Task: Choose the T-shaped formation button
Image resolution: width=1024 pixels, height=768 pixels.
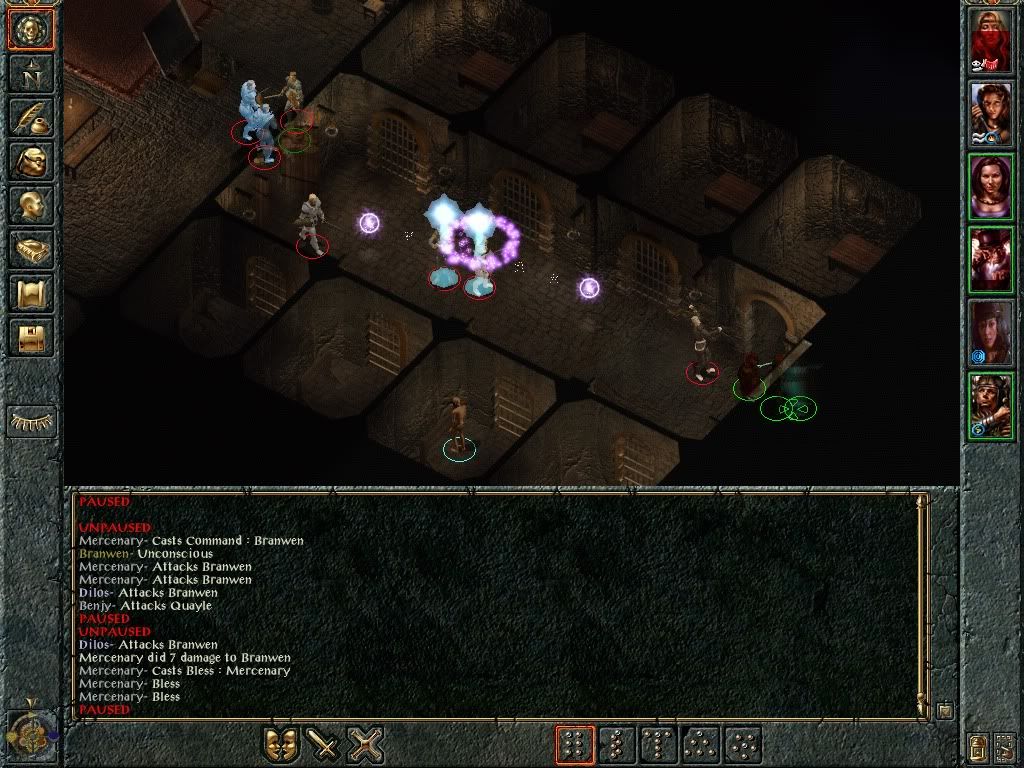Action: coord(659,745)
